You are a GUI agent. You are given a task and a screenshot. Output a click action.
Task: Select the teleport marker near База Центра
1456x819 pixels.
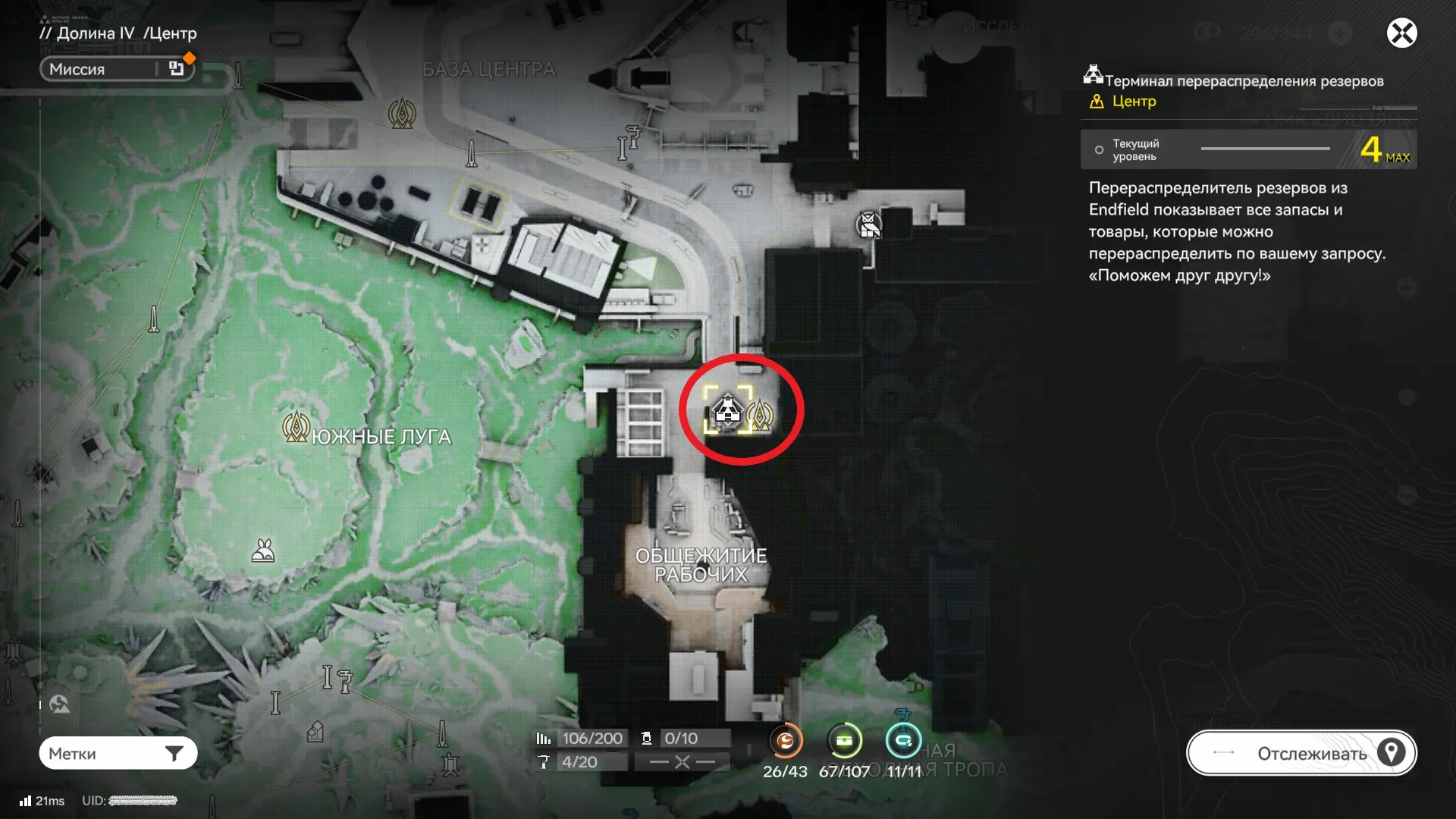tap(402, 114)
